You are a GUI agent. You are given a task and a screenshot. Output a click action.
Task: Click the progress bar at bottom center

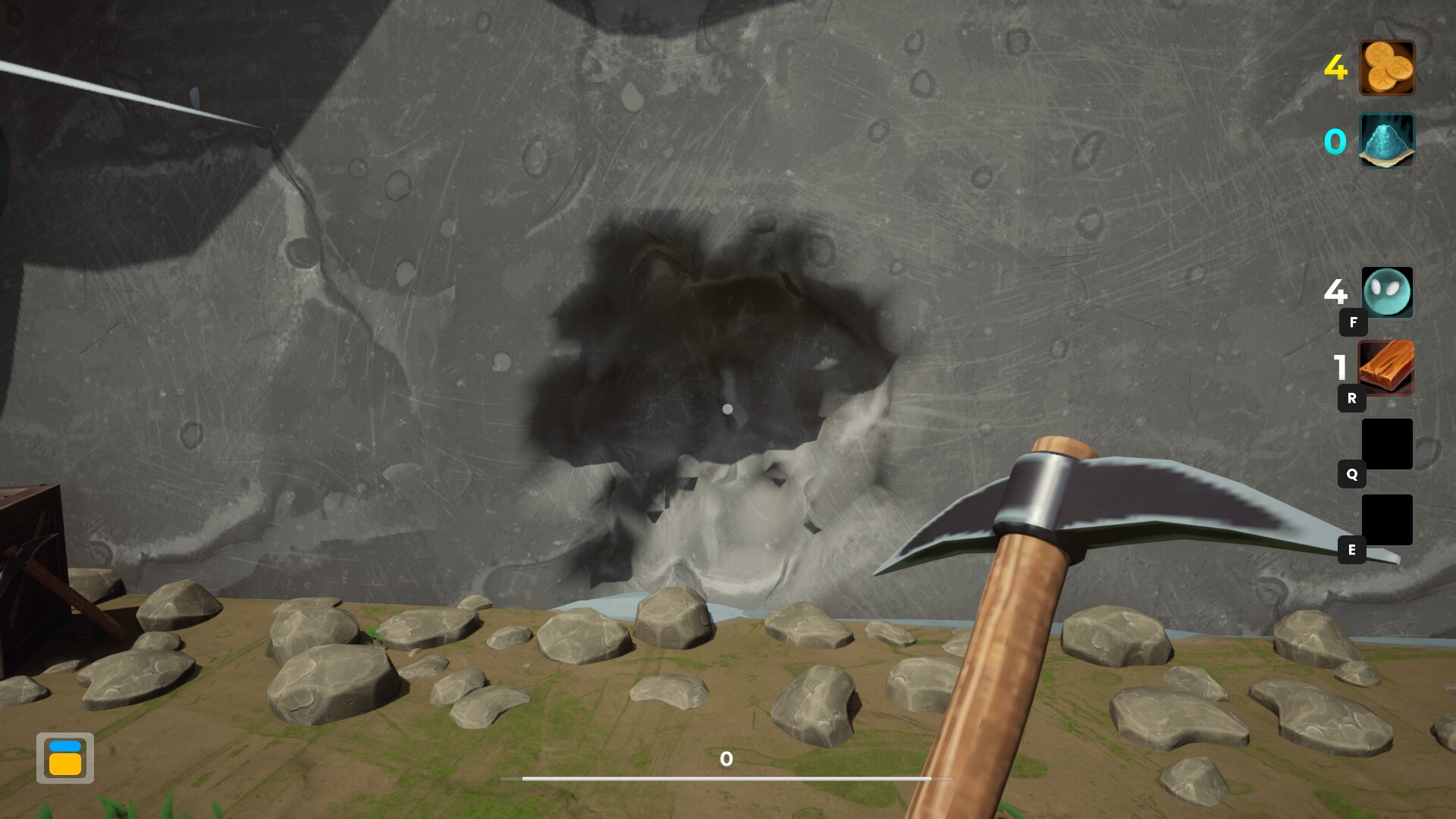[x=728, y=778]
